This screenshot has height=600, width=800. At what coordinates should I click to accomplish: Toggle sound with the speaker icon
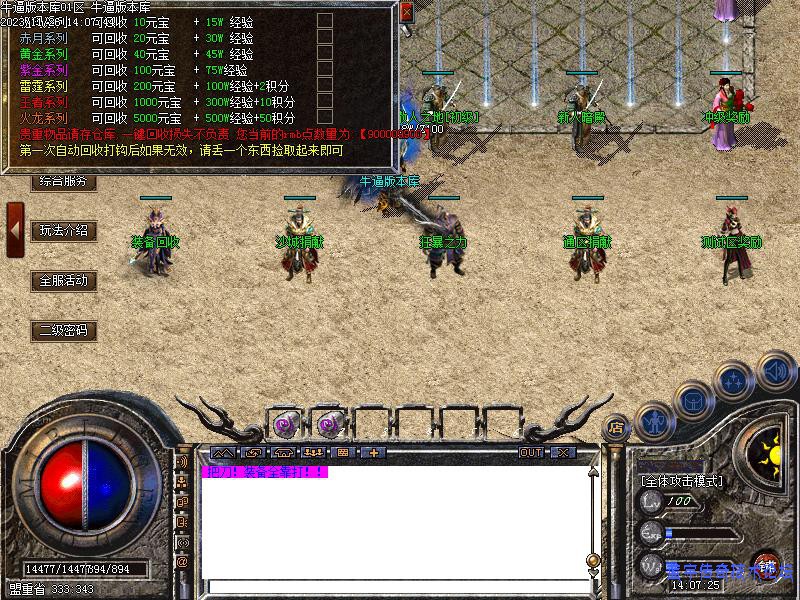(775, 370)
